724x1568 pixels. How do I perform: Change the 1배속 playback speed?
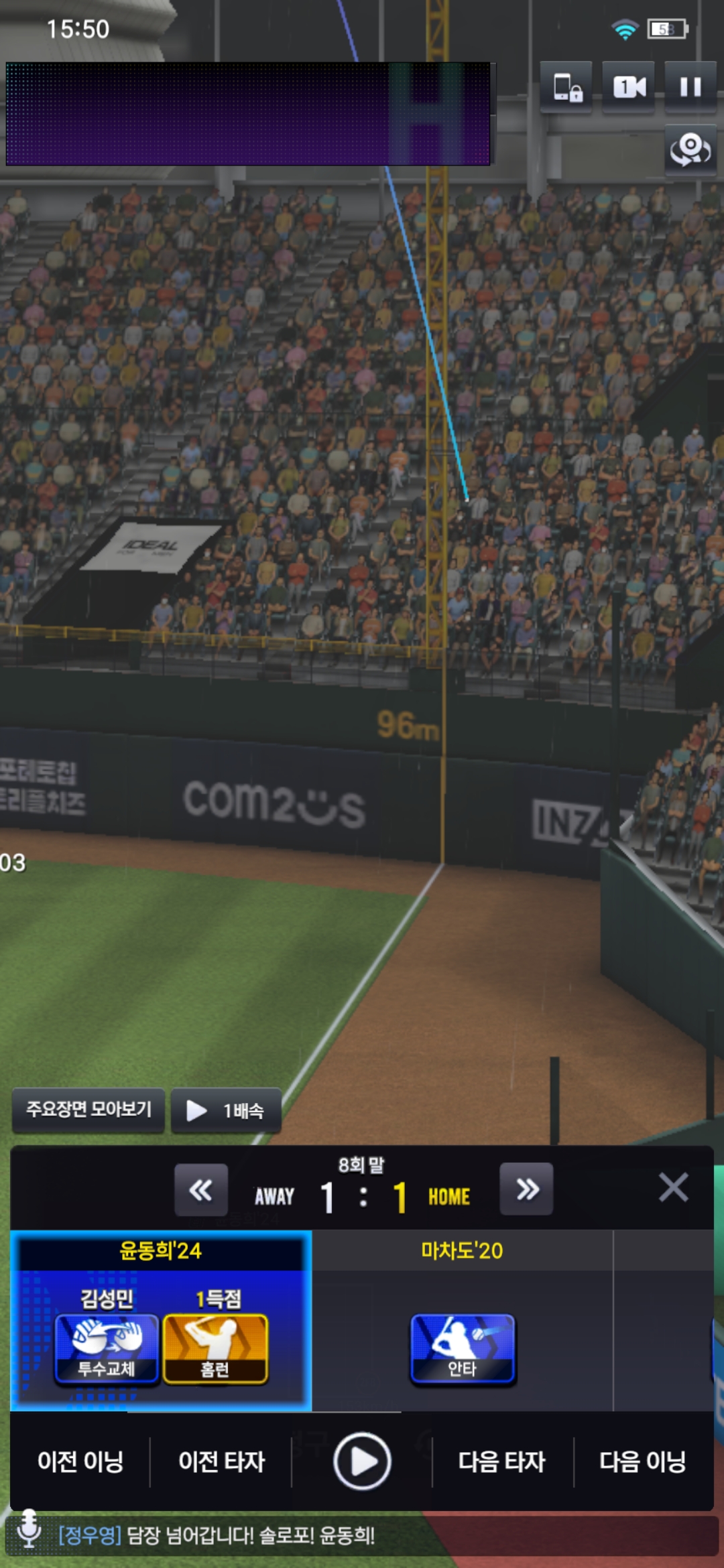[x=226, y=1110]
